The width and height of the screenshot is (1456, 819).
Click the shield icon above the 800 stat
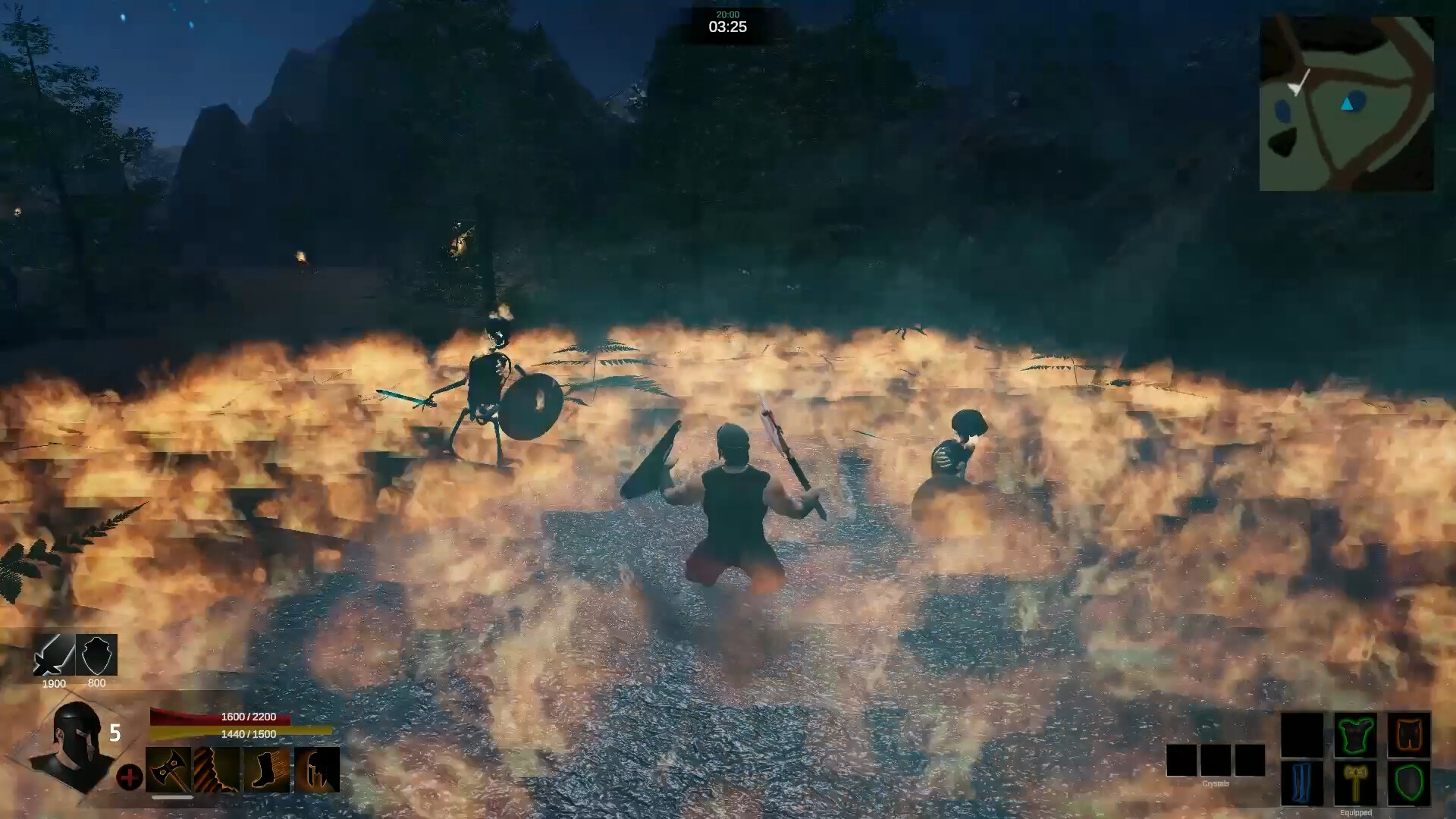(97, 655)
